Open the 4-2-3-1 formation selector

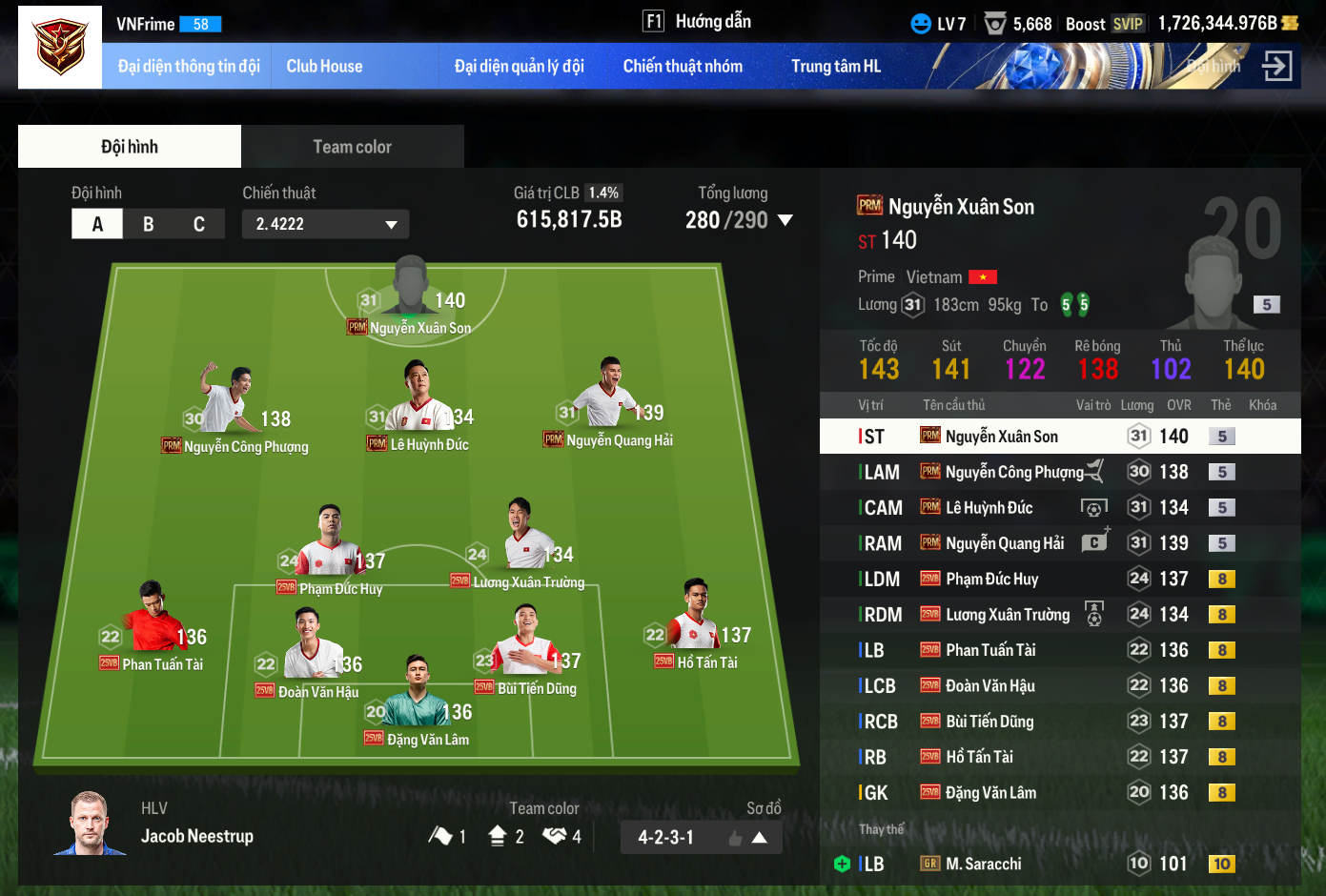pos(701,838)
